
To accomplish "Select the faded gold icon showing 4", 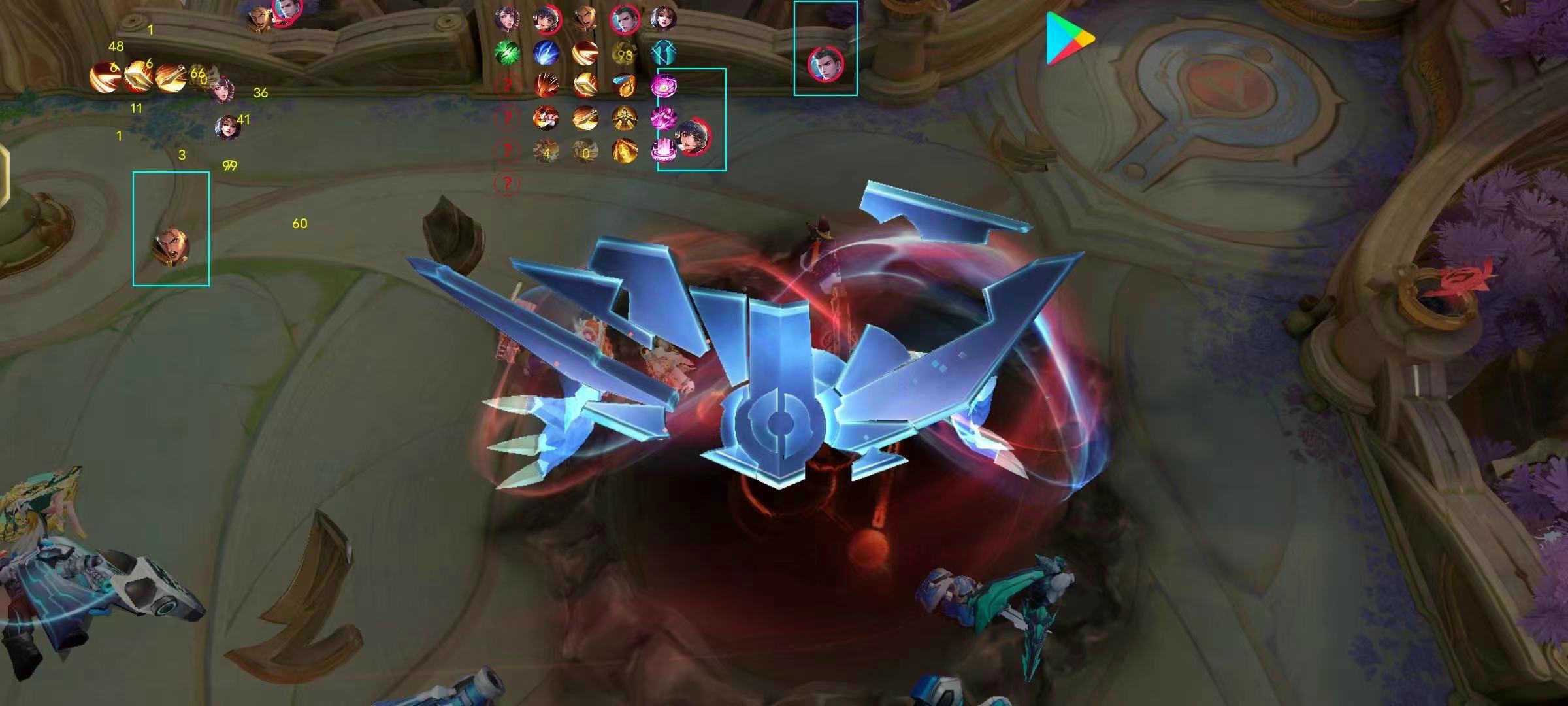I will tap(547, 150).
